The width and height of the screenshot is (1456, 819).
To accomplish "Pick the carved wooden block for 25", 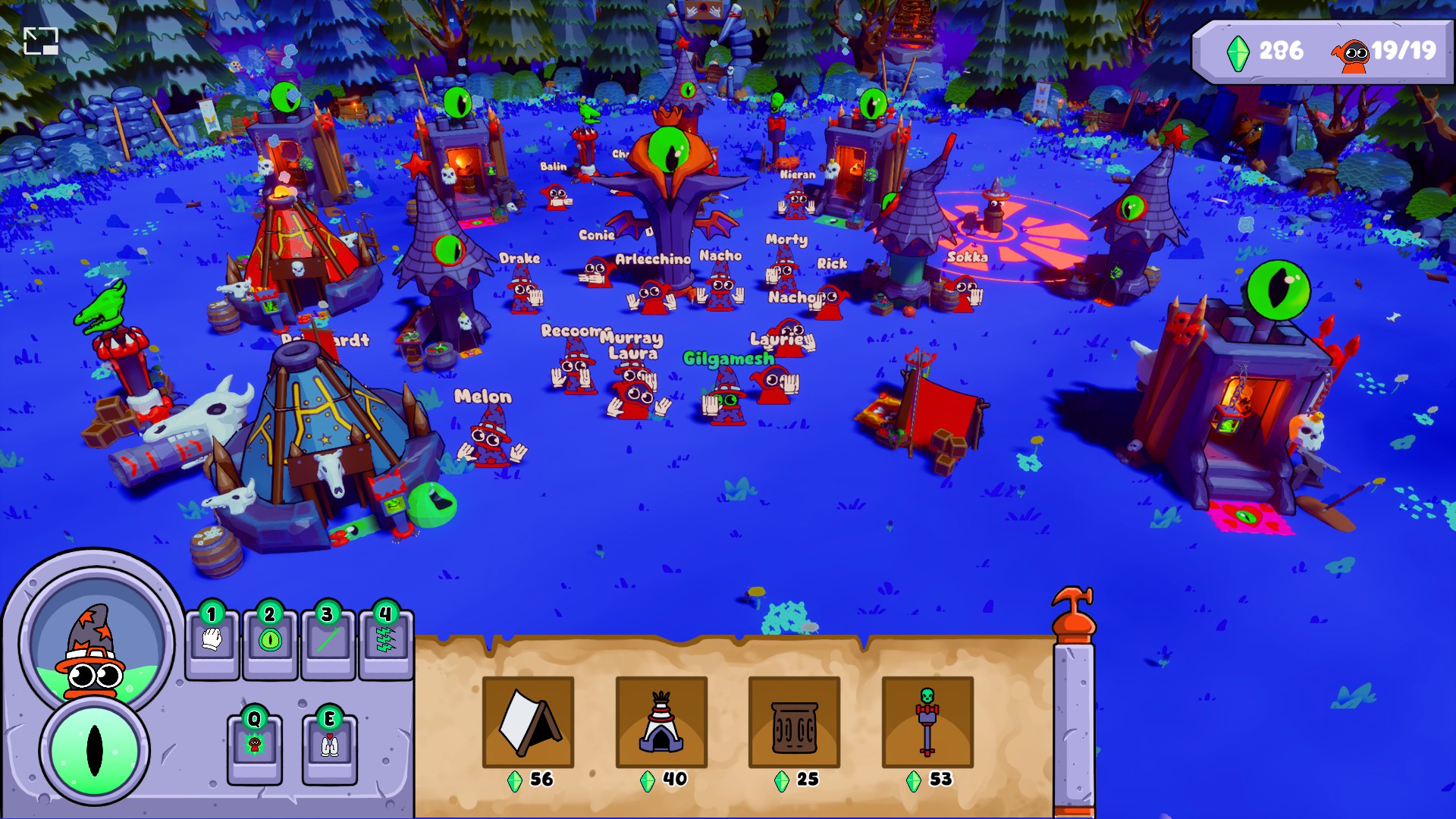I will (794, 722).
